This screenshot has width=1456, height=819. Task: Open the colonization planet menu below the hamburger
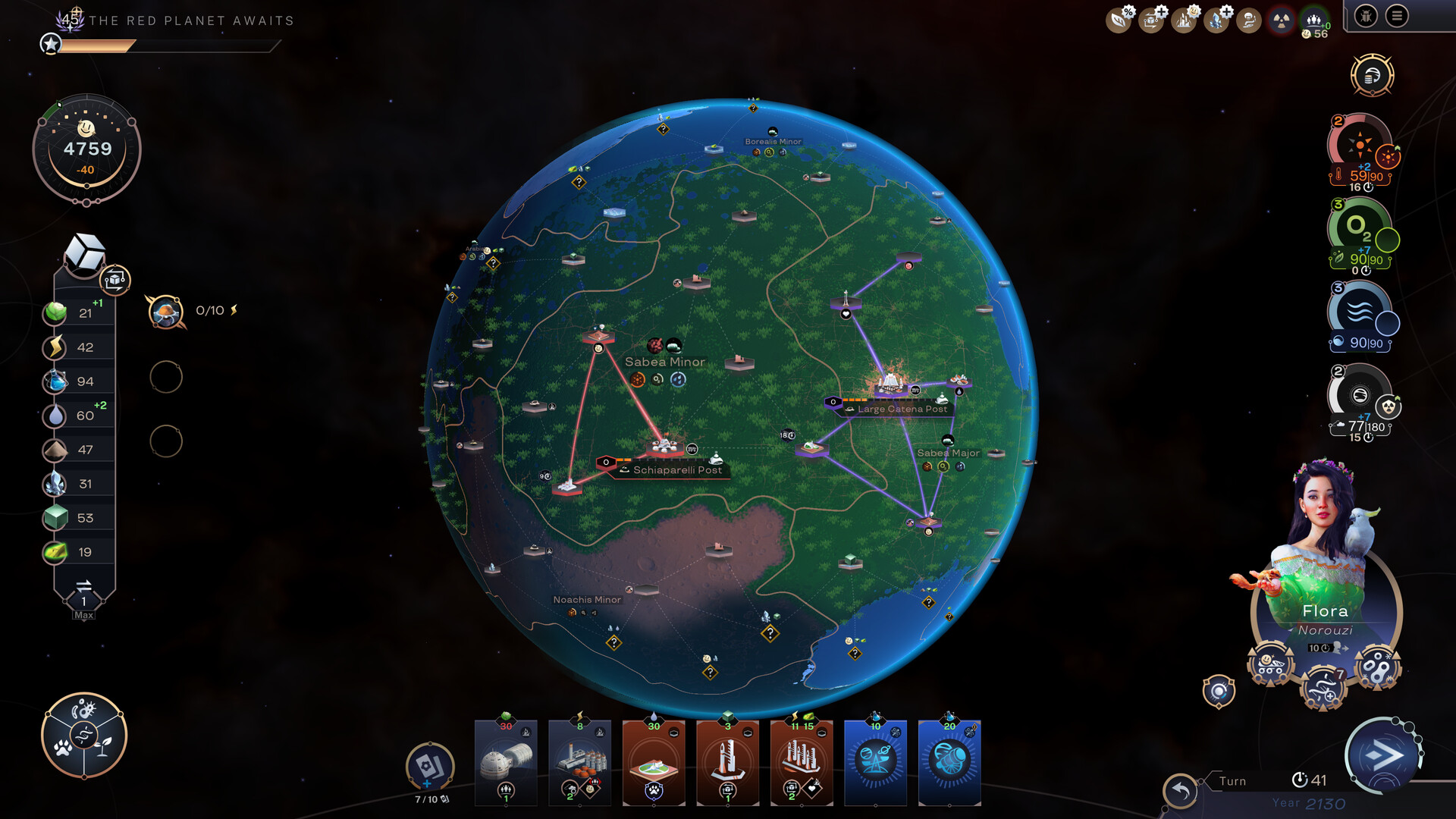1373,76
